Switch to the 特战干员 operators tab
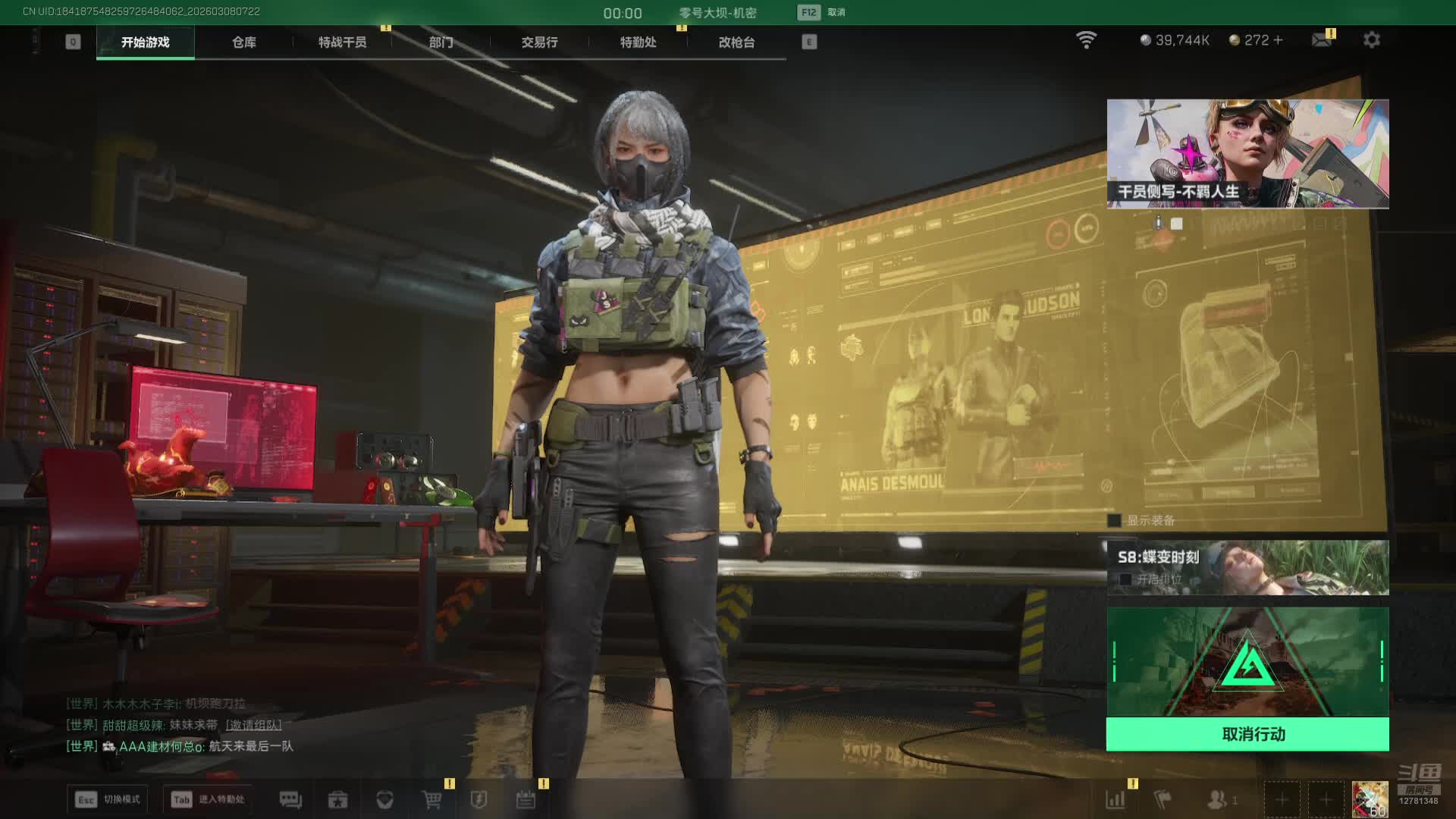1456x819 pixels. coord(343,42)
